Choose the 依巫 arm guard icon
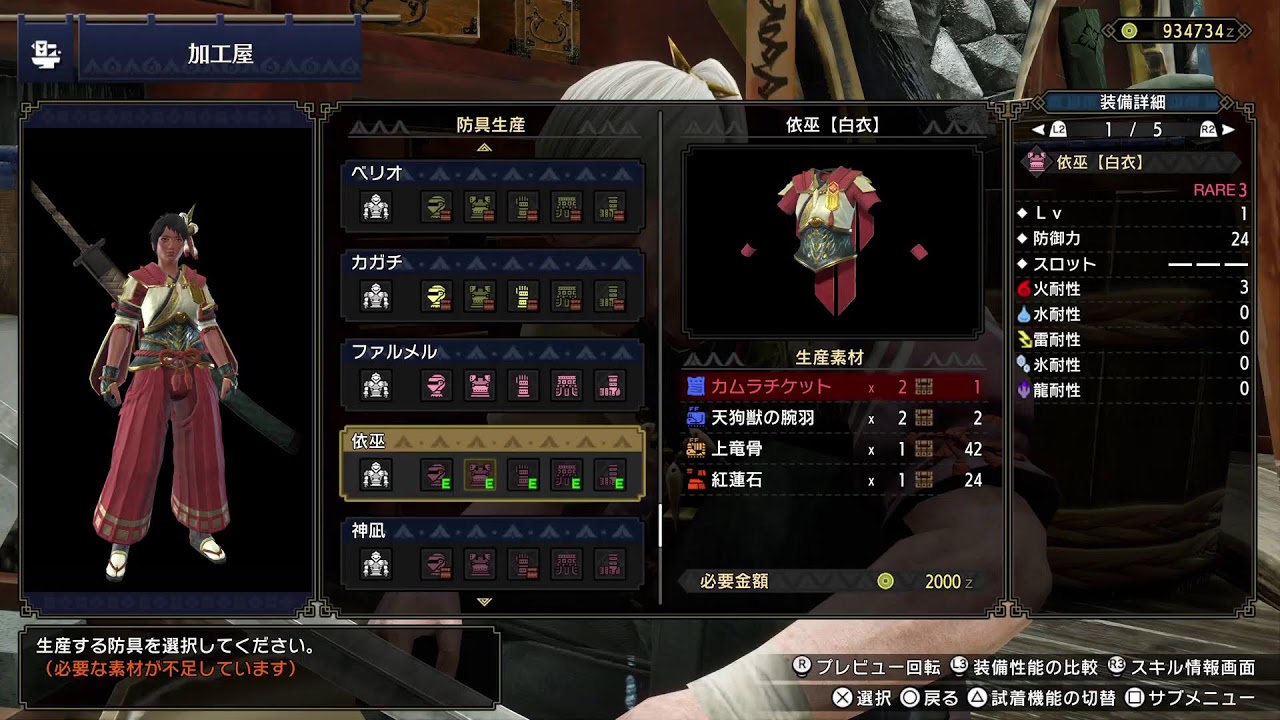This screenshot has width=1280, height=720. [523, 475]
